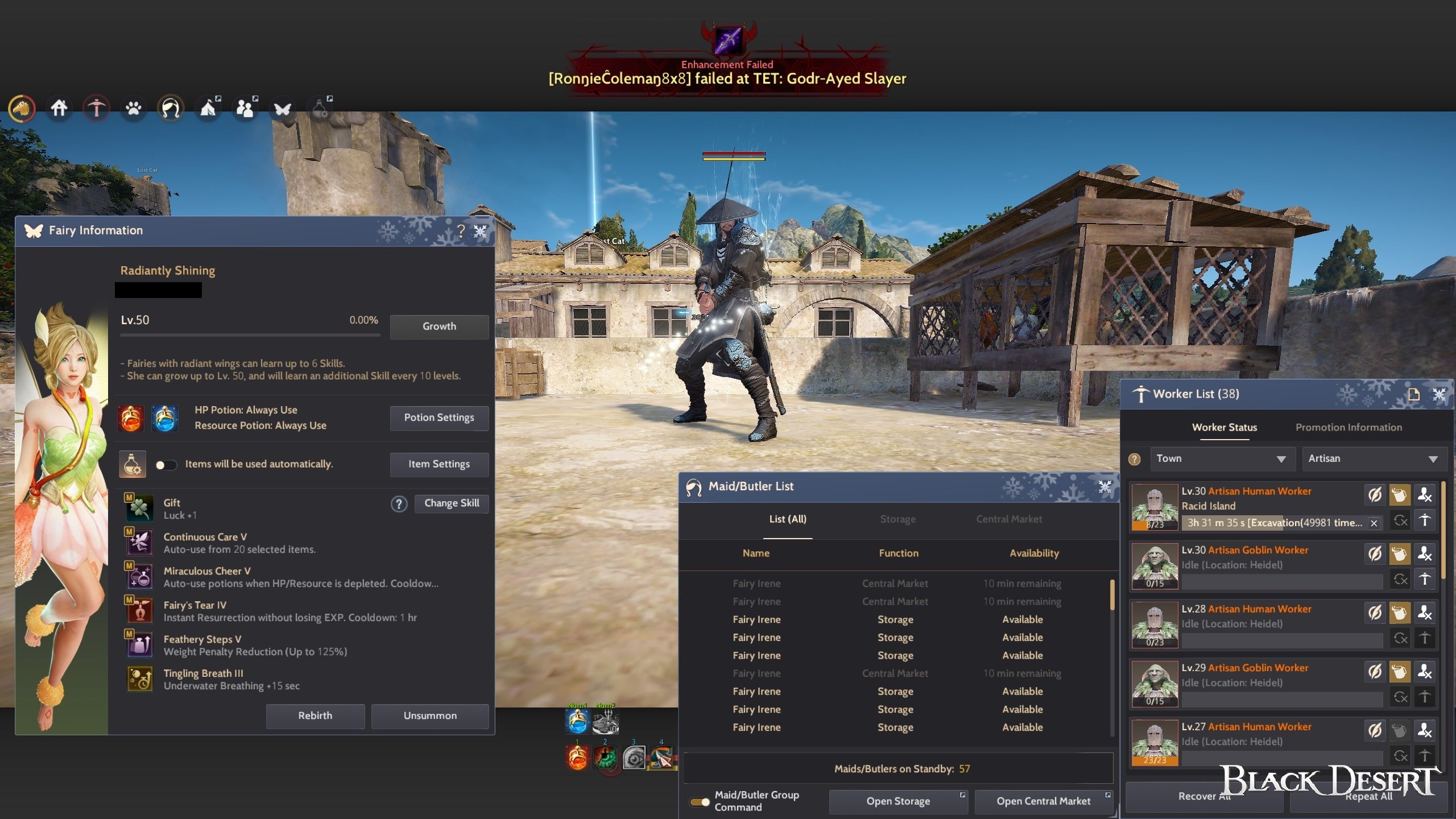Open the Storage tab in Maid/Butler List
The width and height of the screenshot is (1456, 819).
(897, 519)
